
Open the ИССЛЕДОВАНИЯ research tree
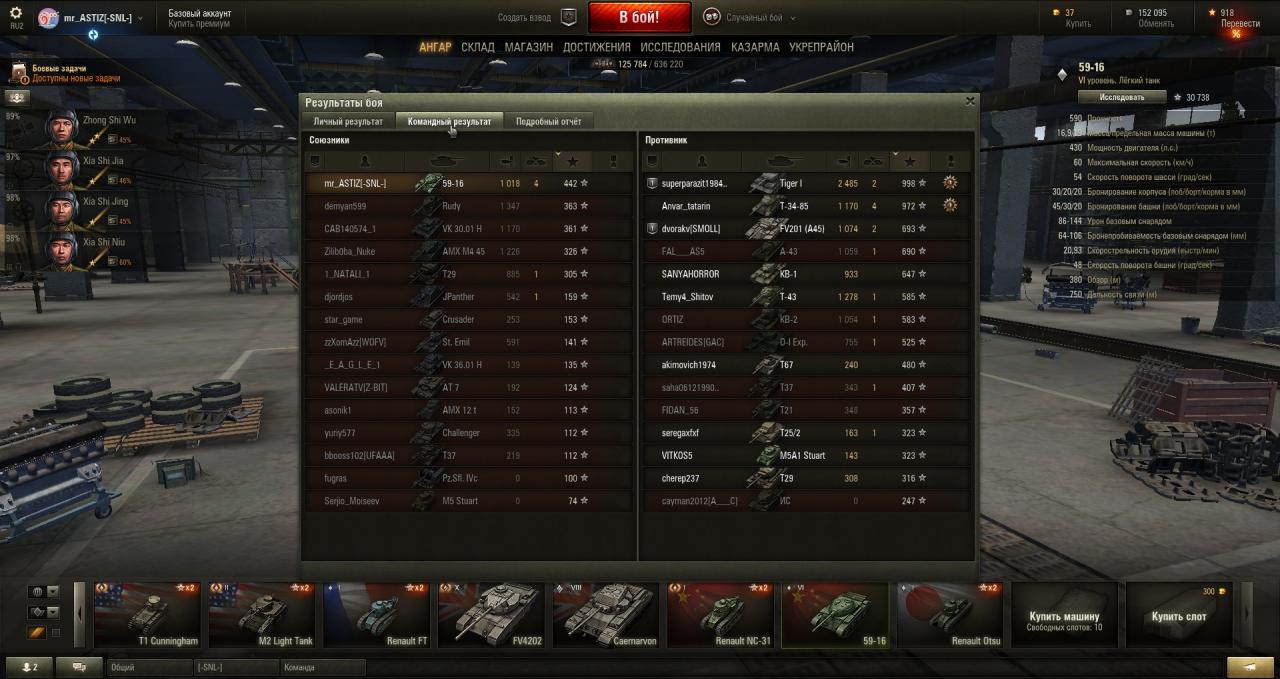click(x=680, y=47)
